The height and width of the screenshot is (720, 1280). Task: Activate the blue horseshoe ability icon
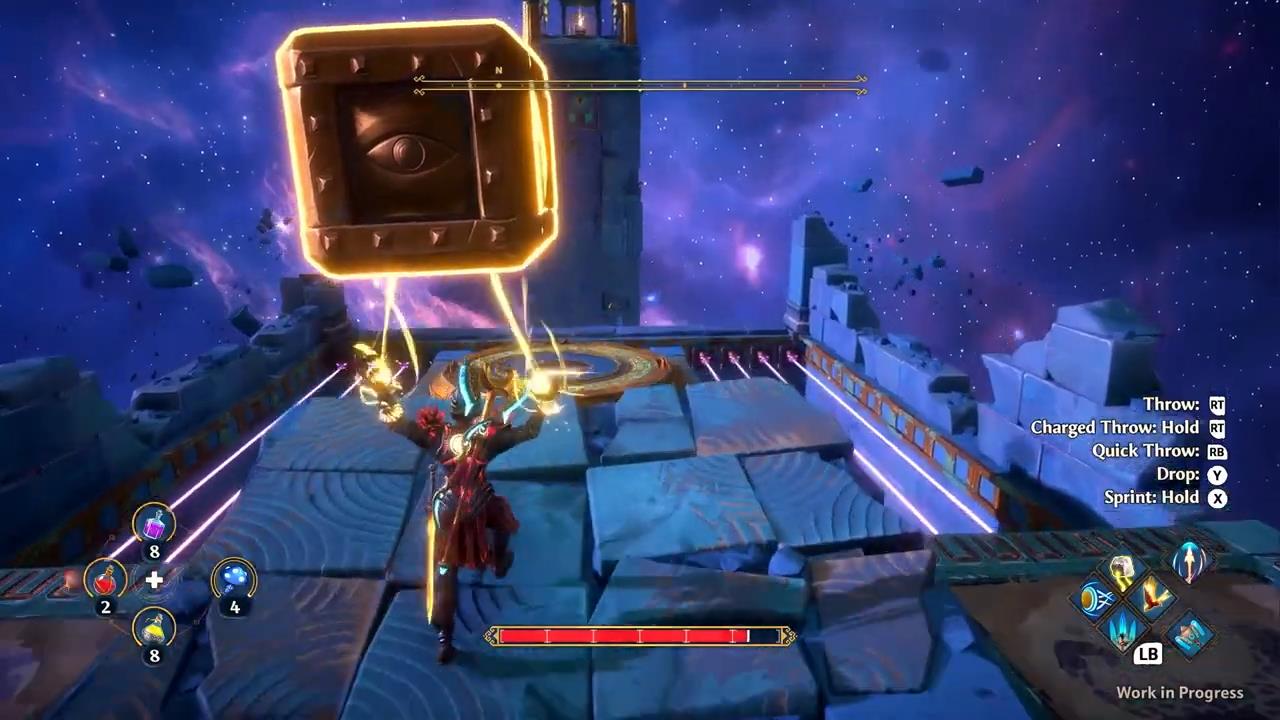(1189, 636)
